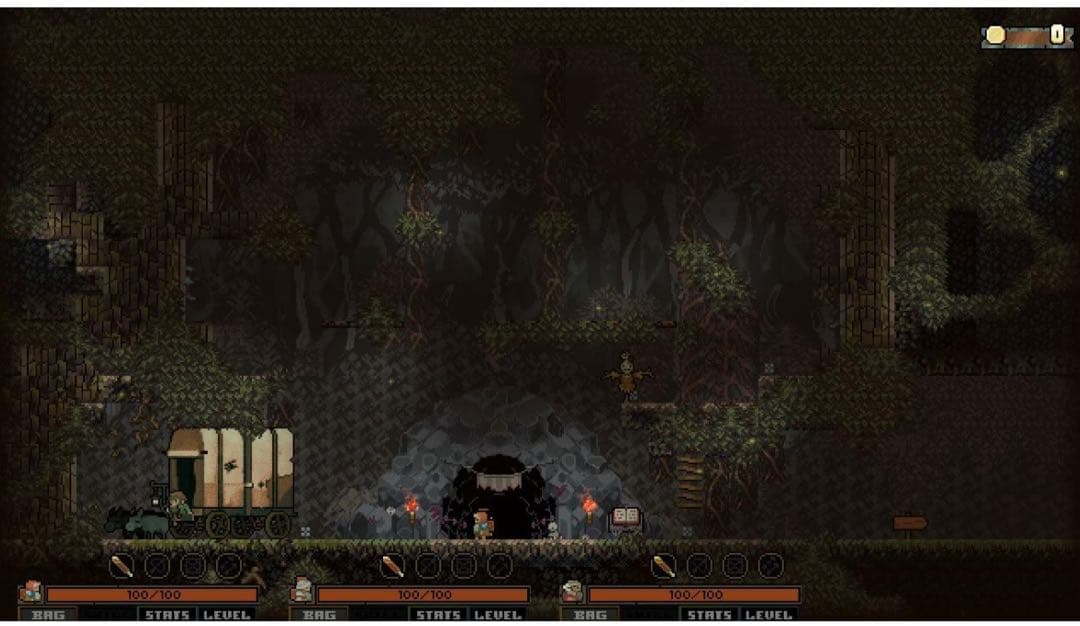Open the first hero's LEVEL screen
Image resolution: width=1080 pixels, height=626 pixels.
[225, 615]
